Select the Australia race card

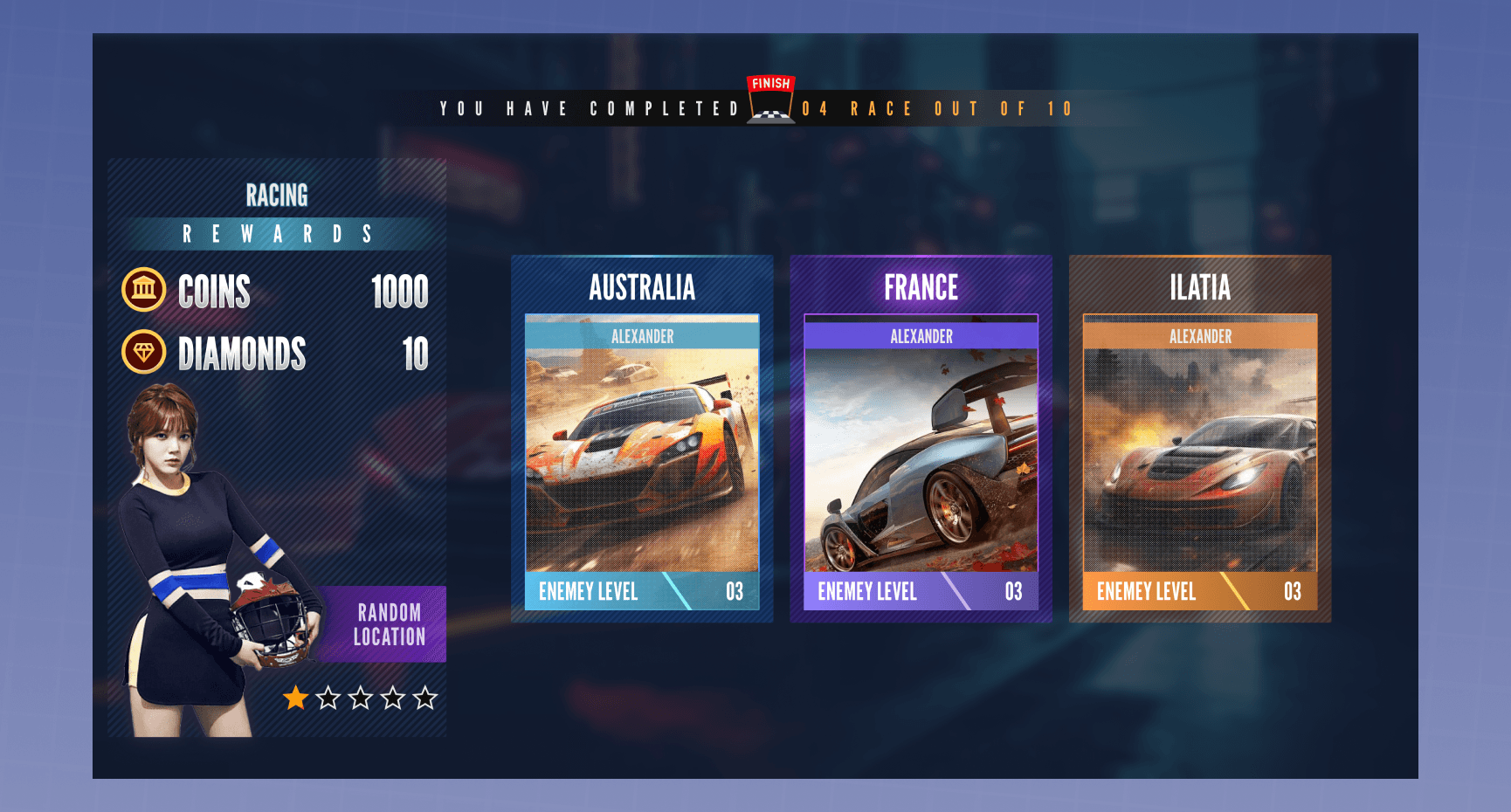(x=642, y=439)
